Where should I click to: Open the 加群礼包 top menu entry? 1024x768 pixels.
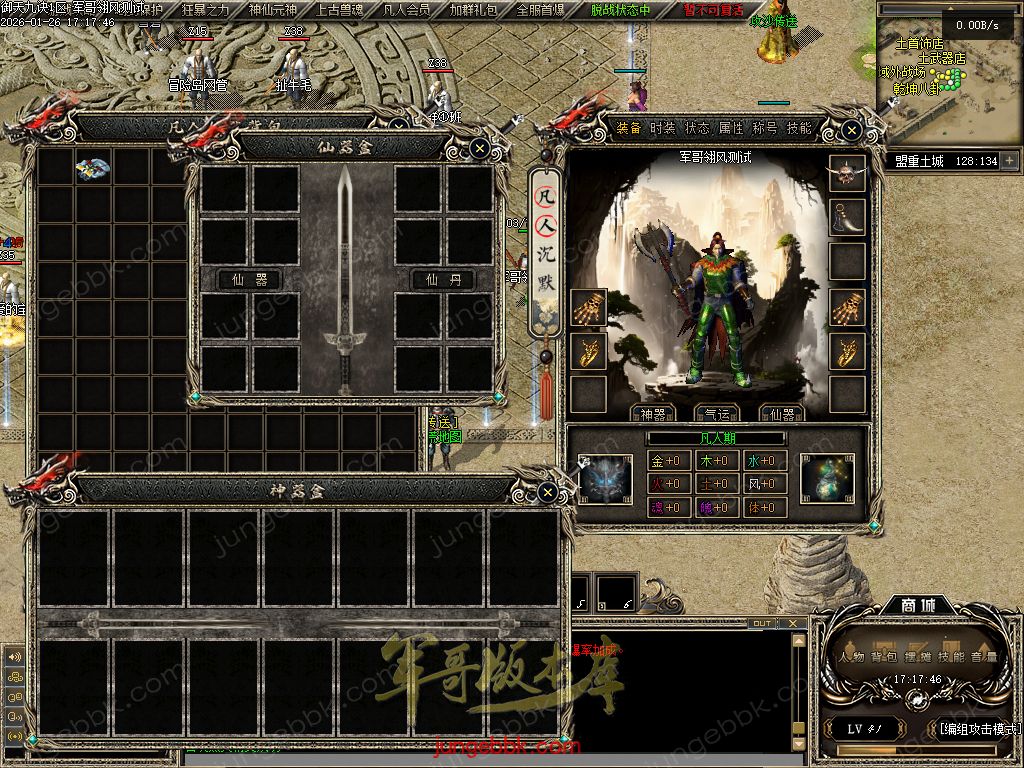[473, 10]
